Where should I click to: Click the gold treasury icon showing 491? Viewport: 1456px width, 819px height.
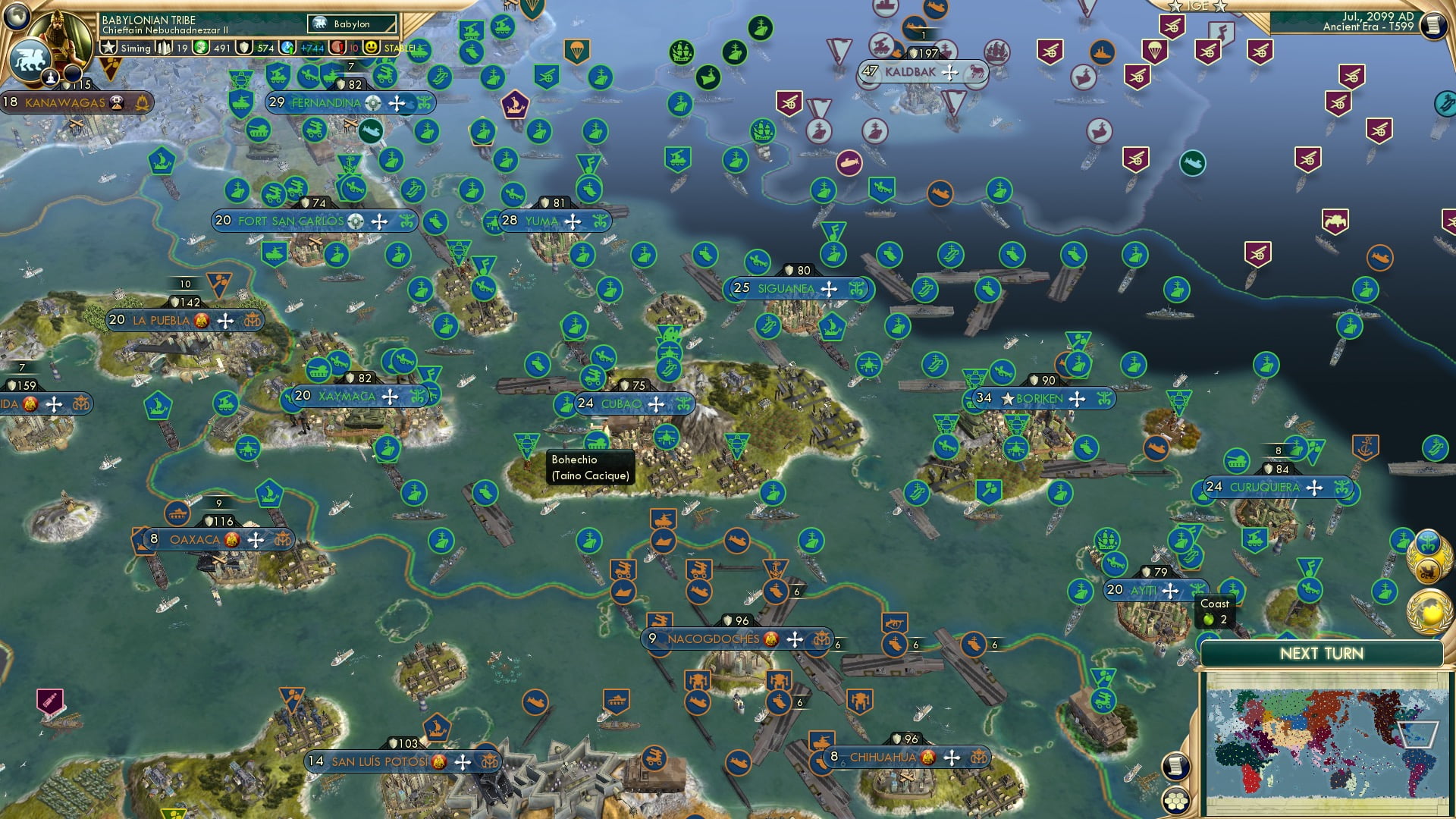click(199, 47)
